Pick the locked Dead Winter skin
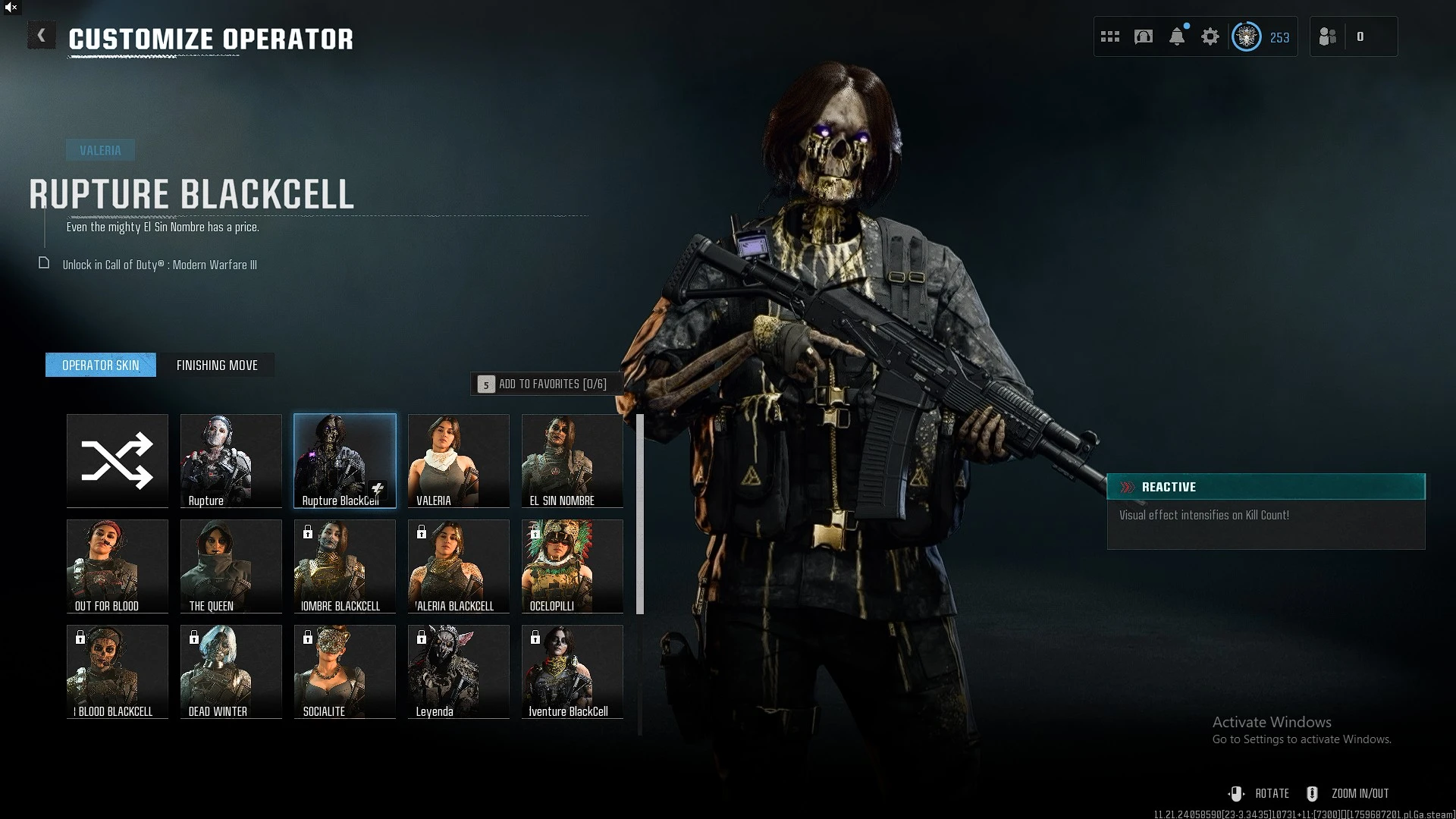Viewport: 1456px width, 819px height. pos(231,671)
